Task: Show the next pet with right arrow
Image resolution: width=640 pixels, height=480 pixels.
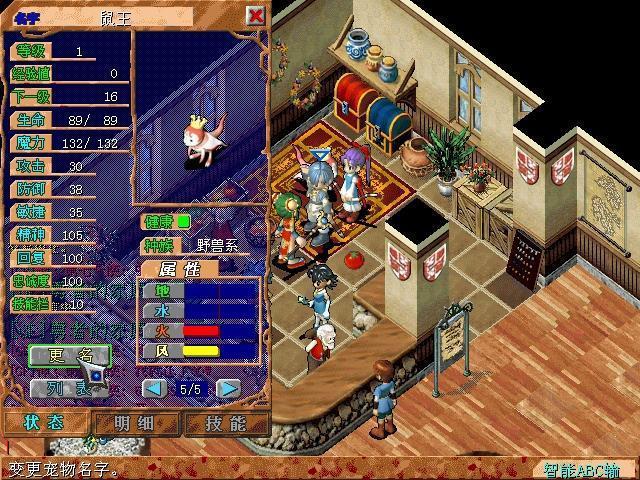Action: point(229,388)
